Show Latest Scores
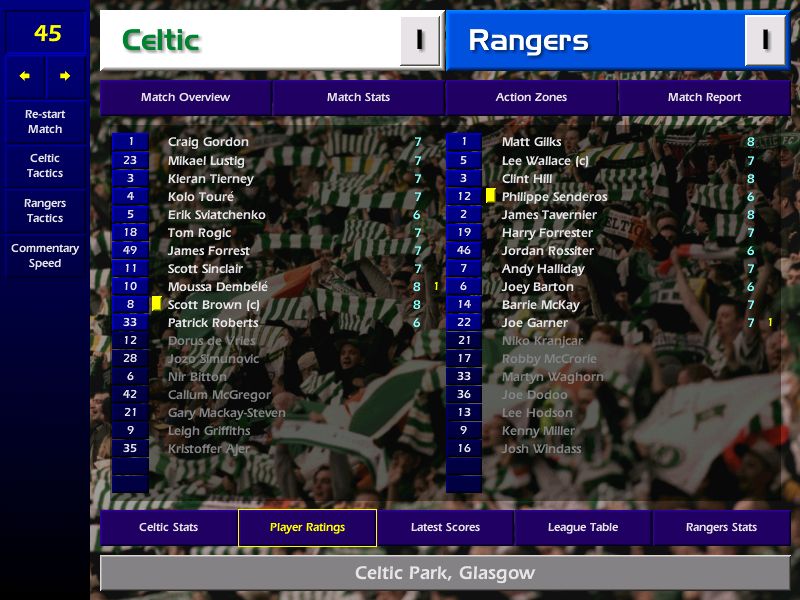Viewport: 800px width, 600px height. coord(445,527)
